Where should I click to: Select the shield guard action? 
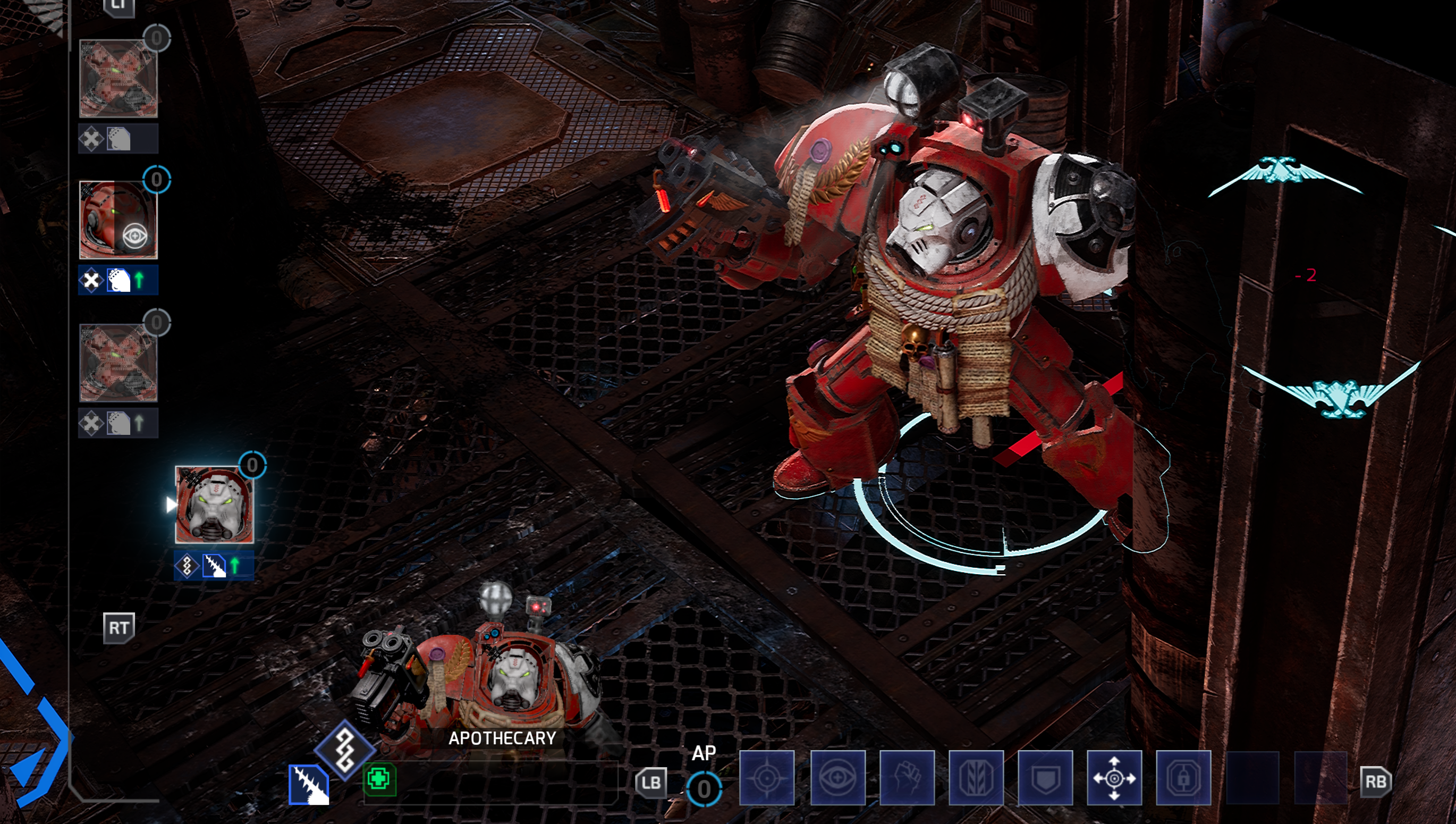(x=1045, y=778)
